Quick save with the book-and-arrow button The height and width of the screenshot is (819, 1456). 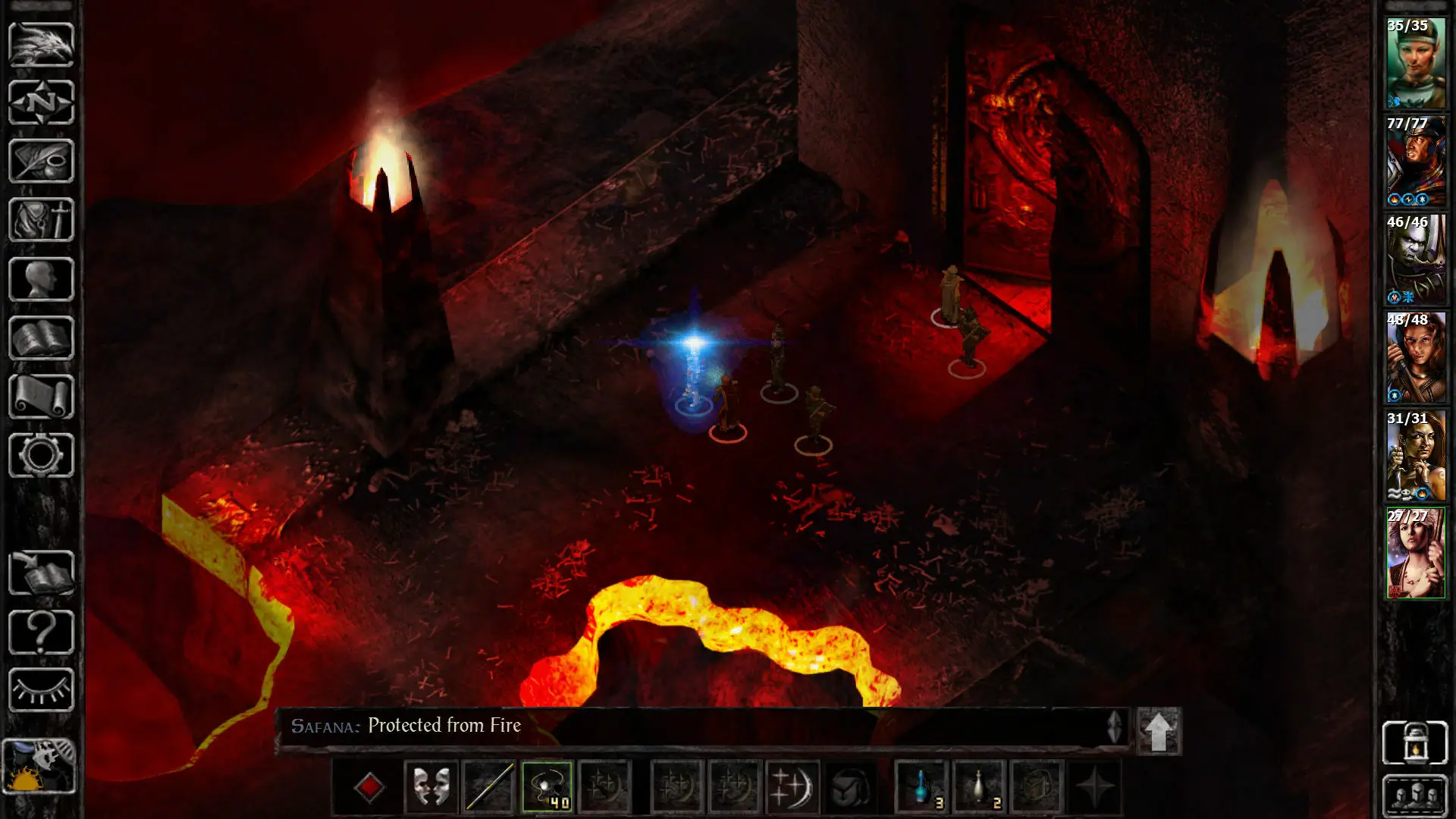coord(41,573)
